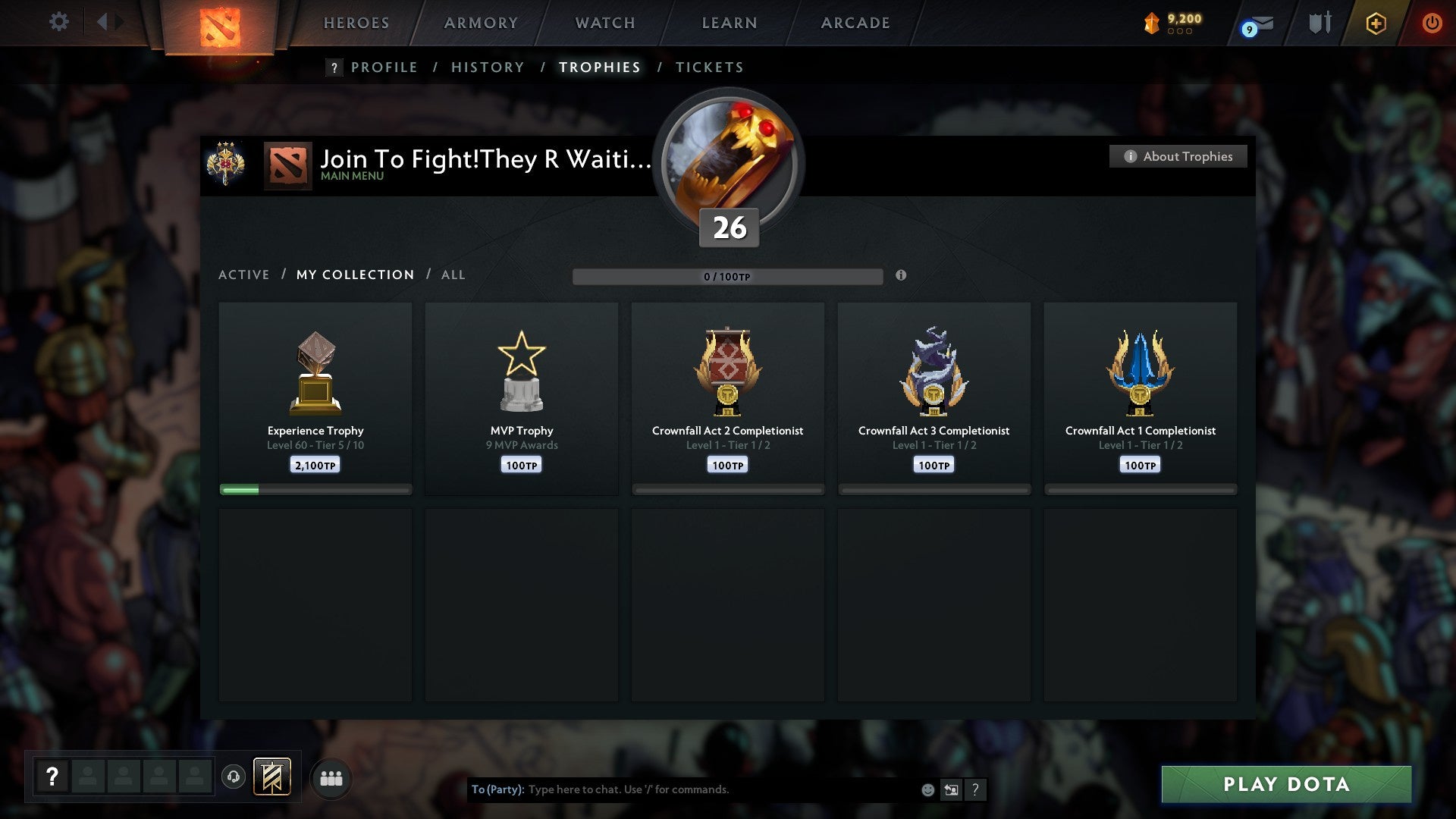Screen dimensions: 1456x819
Task: Open the emoticon picker in chat bar
Action: tap(927, 789)
